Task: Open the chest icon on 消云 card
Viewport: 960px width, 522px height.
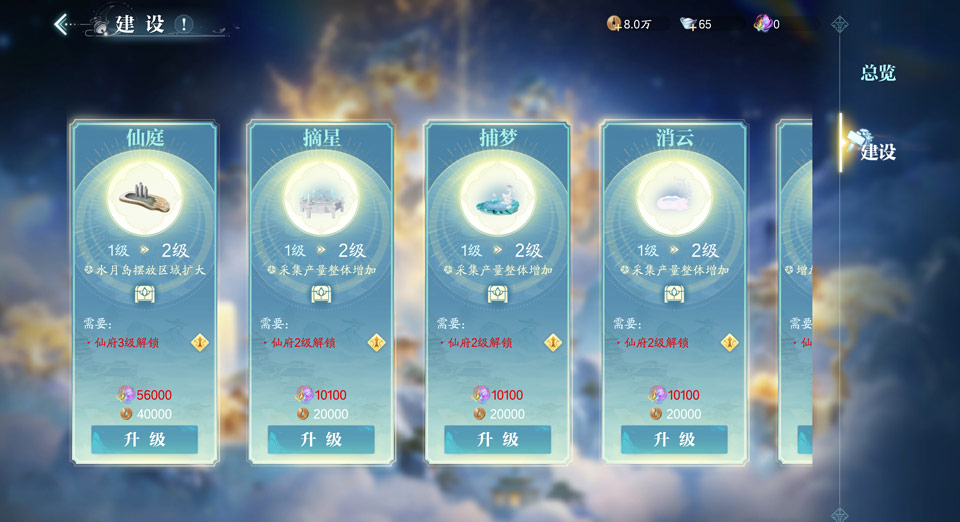Action: coord(674,293)
